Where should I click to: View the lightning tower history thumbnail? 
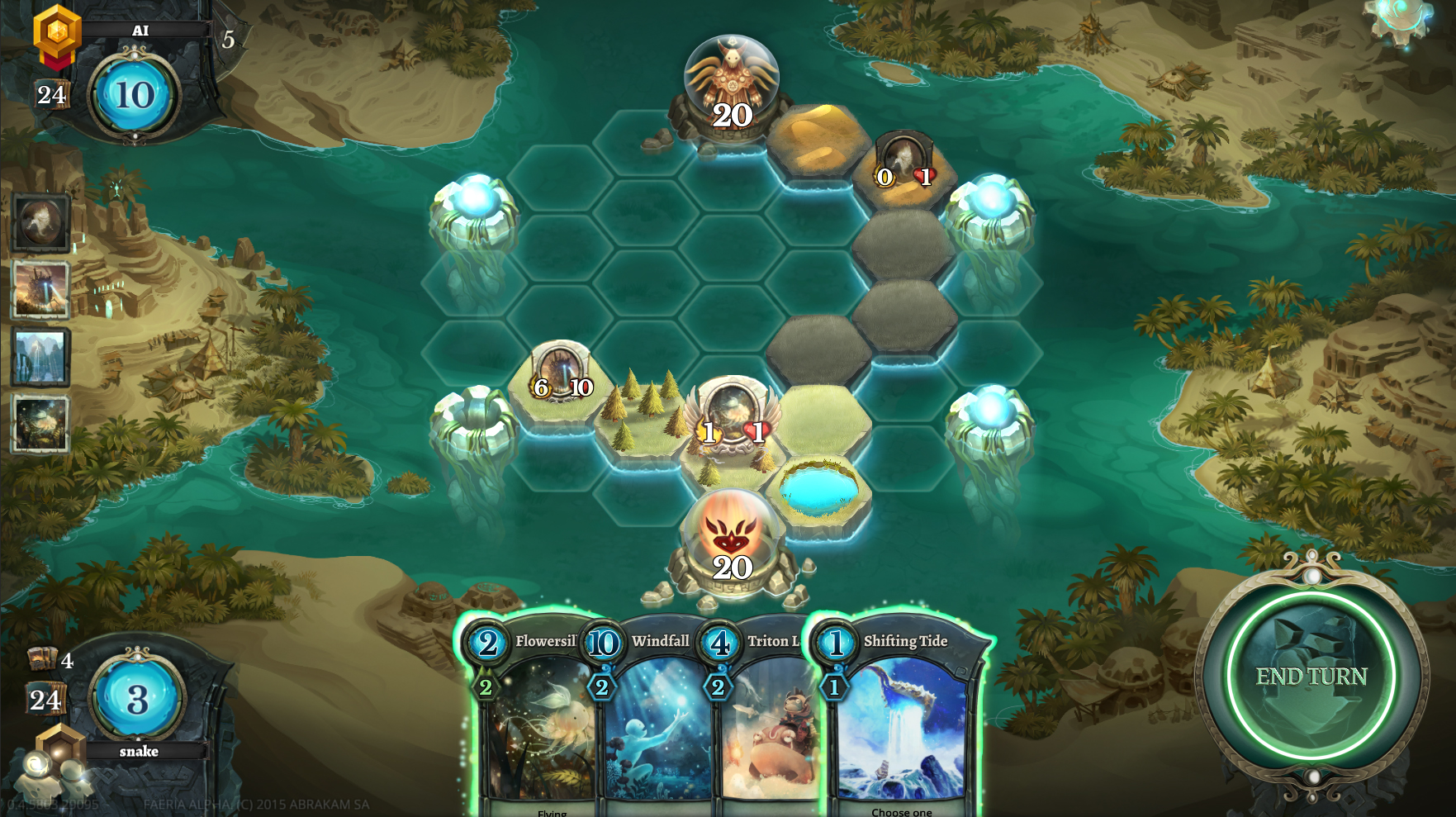[x=40, y=290]
